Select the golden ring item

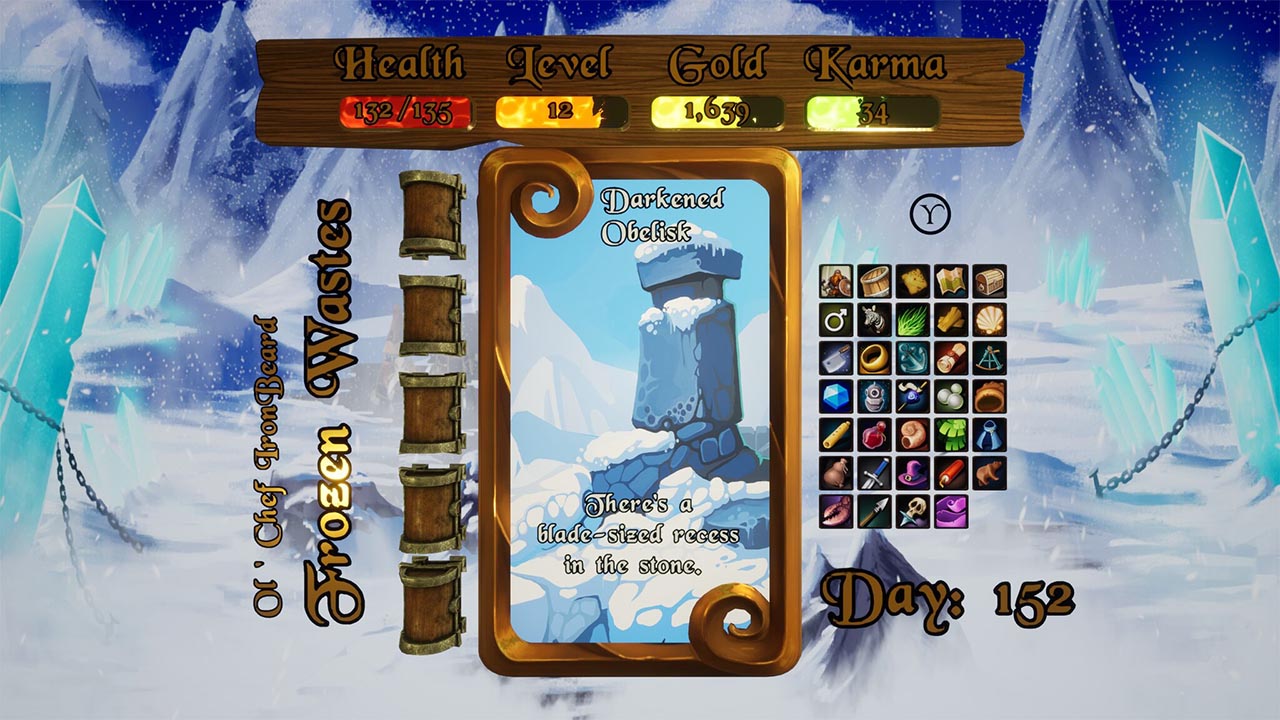873,358
